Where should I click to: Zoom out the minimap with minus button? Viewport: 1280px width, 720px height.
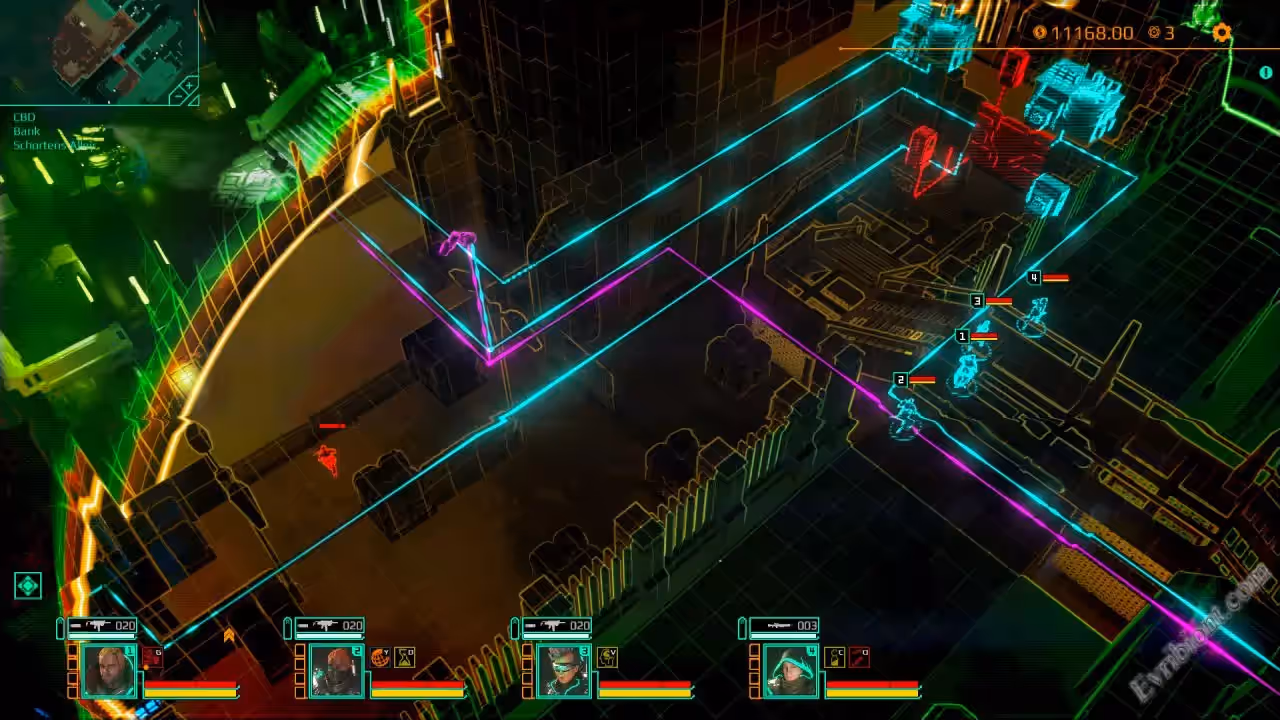[x=179, y=97]
